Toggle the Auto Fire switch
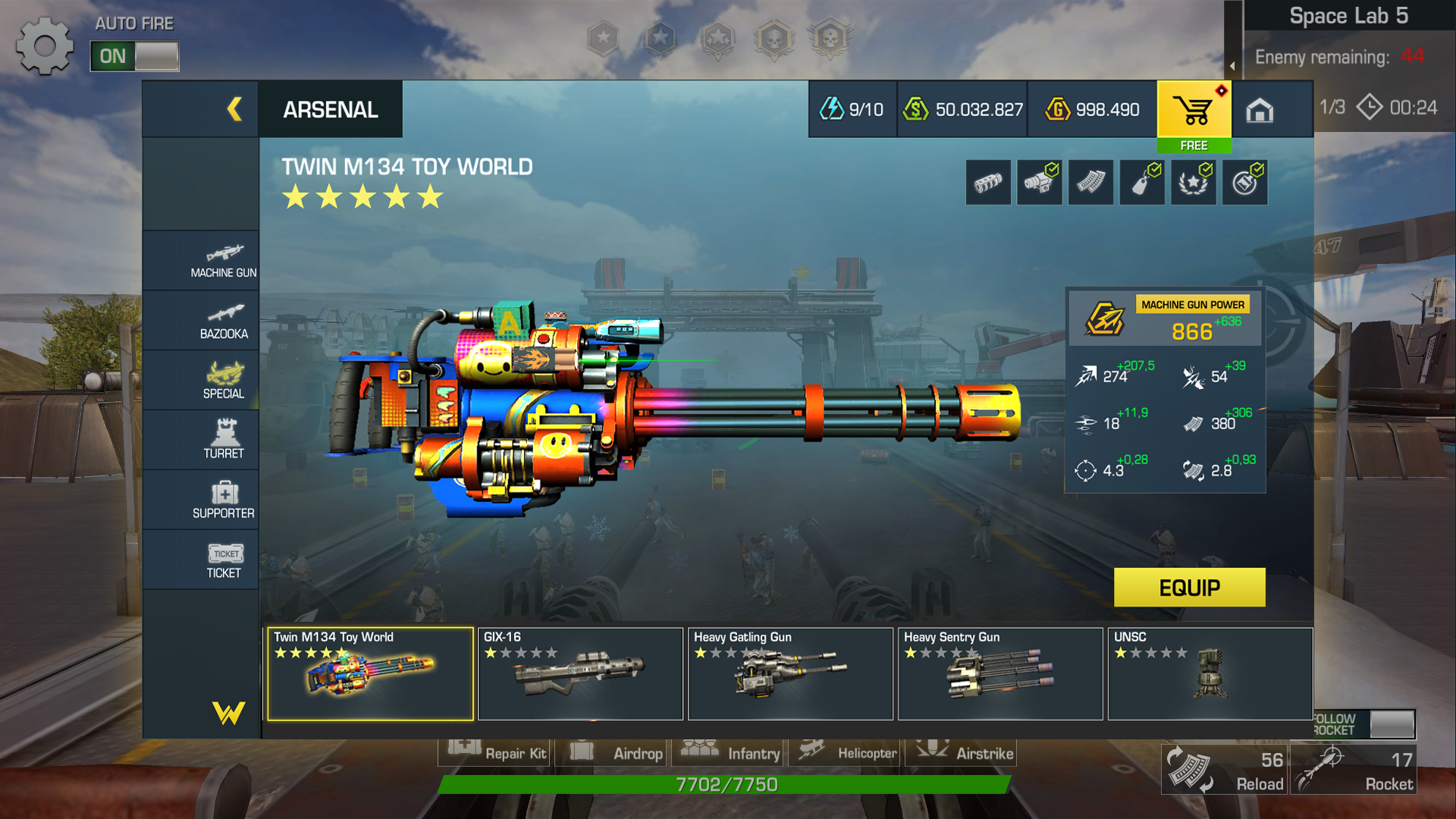 point(134,56)
